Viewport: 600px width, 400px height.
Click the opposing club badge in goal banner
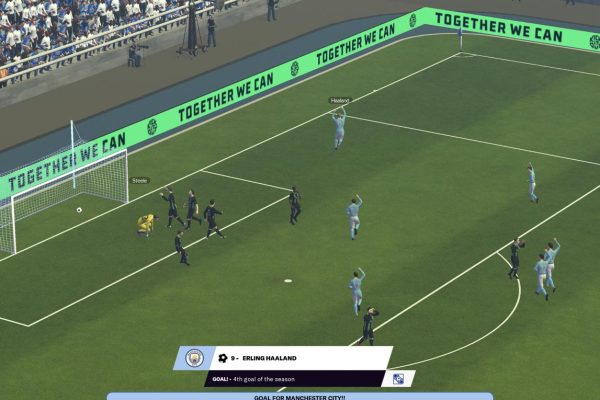[399, 379]
